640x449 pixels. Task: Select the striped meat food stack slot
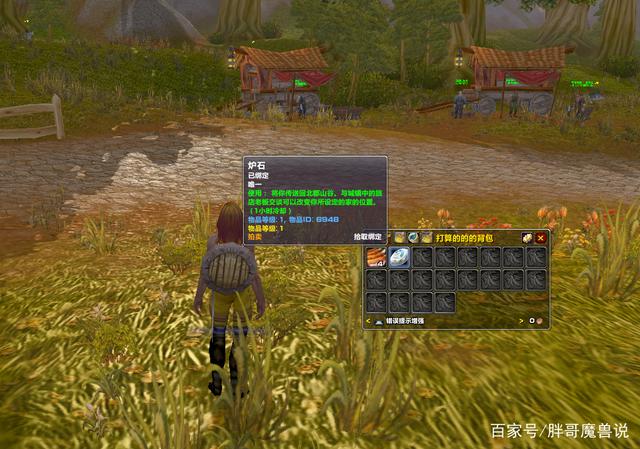tap(376, 257)
